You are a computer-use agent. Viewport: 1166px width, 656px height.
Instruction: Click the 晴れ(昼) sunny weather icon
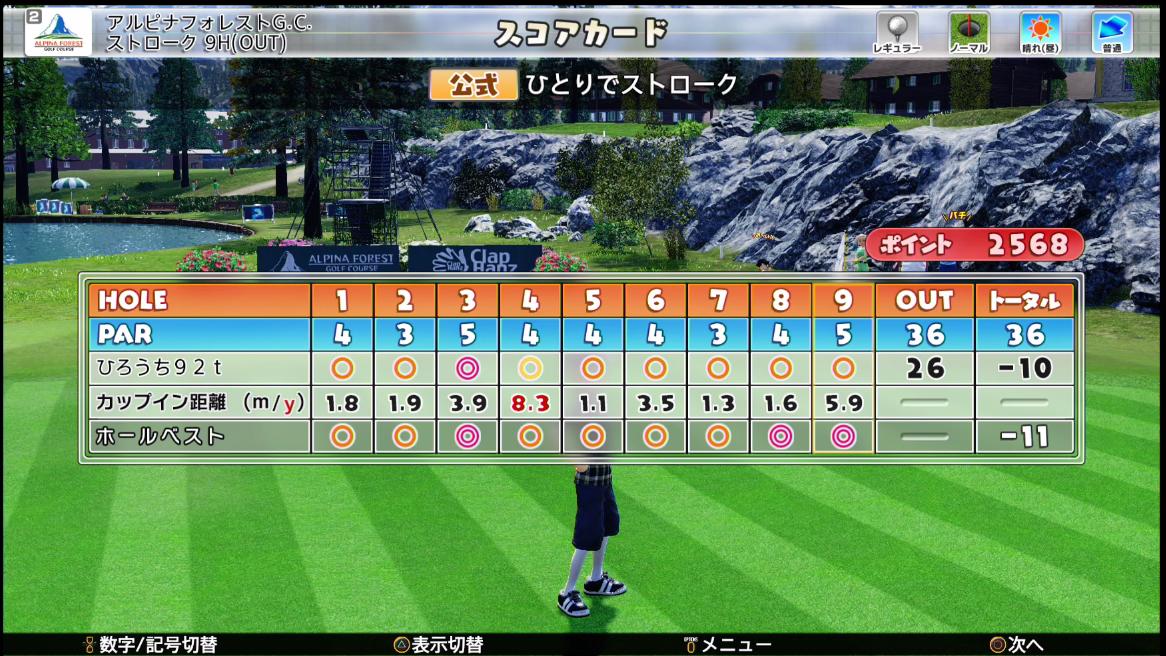point(1040,31)
